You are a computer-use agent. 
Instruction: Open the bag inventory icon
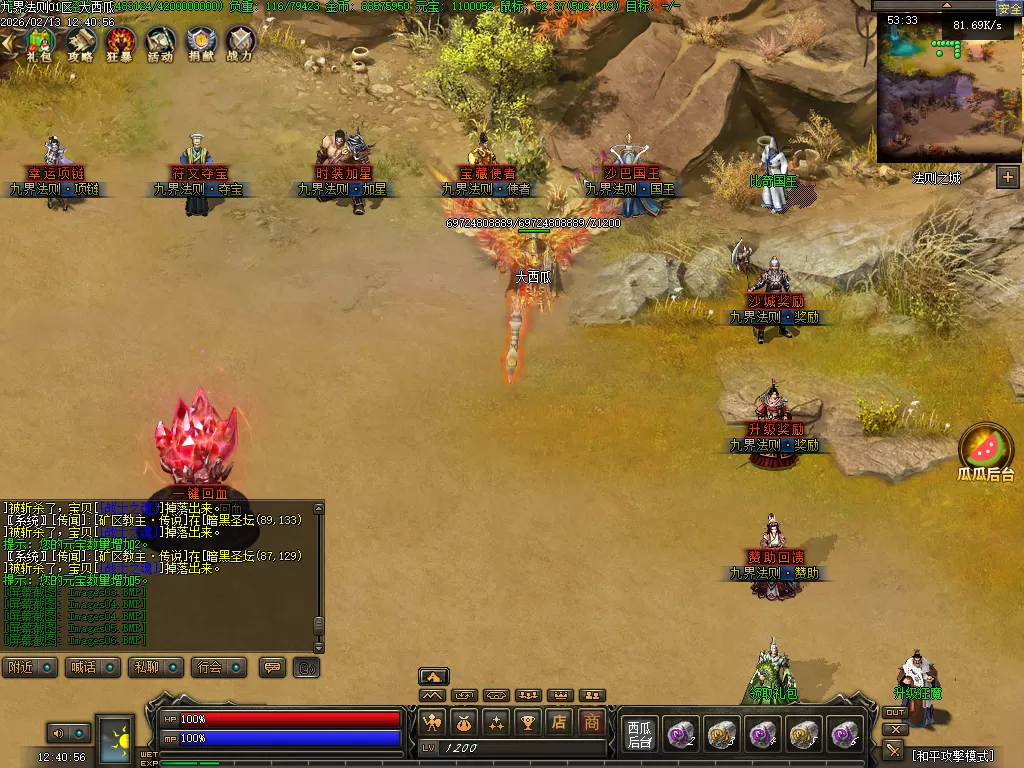pos(464,721)
